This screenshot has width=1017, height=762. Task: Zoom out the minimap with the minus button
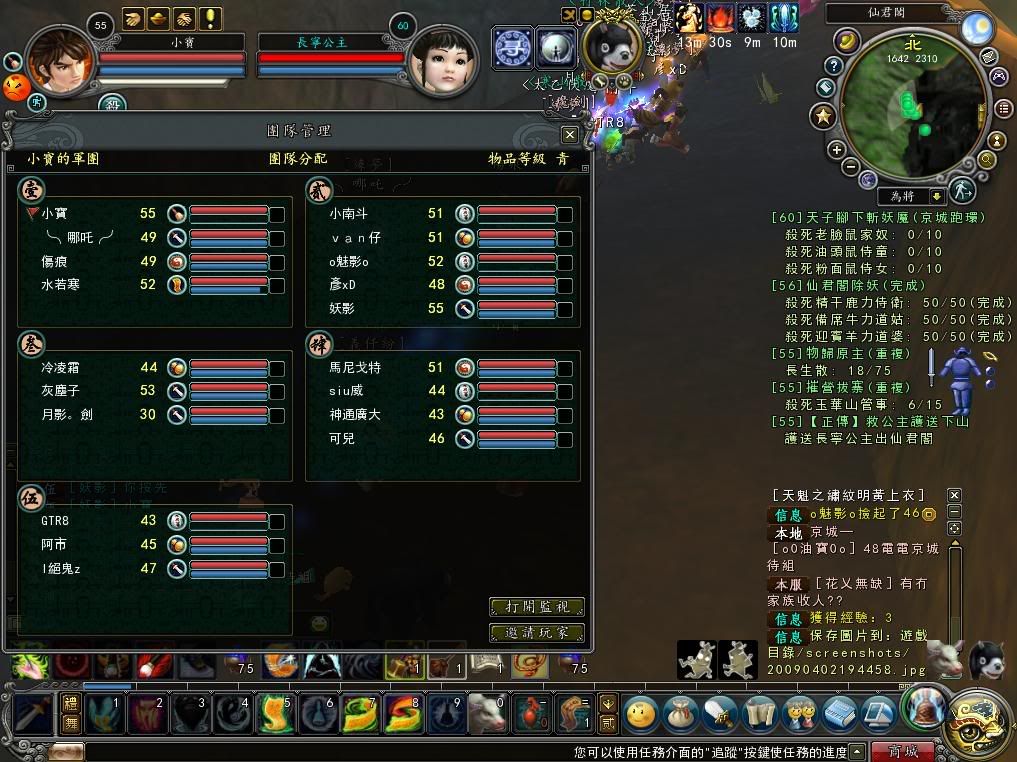point(850,166)
